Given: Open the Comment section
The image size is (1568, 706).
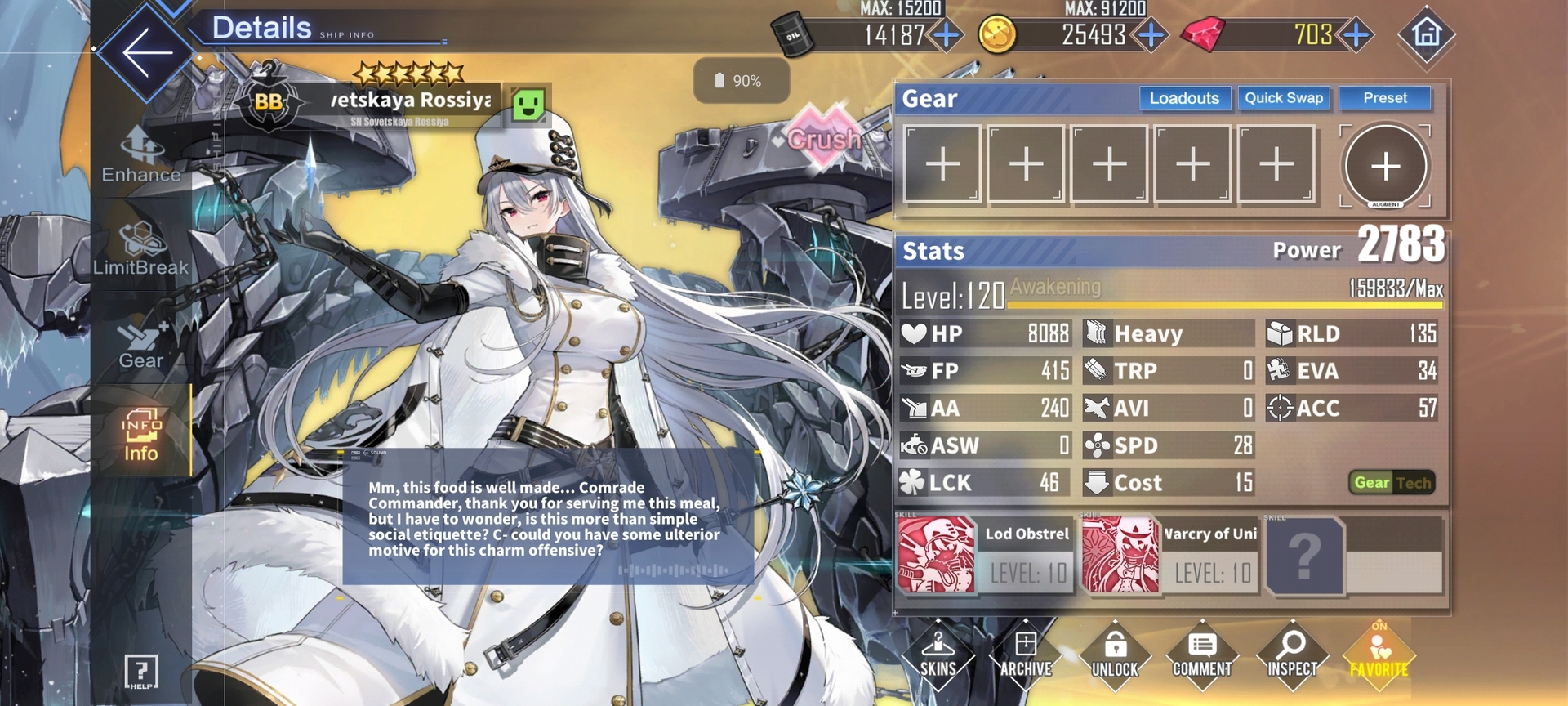Looking at the screenshot, I should [1202, 655].
